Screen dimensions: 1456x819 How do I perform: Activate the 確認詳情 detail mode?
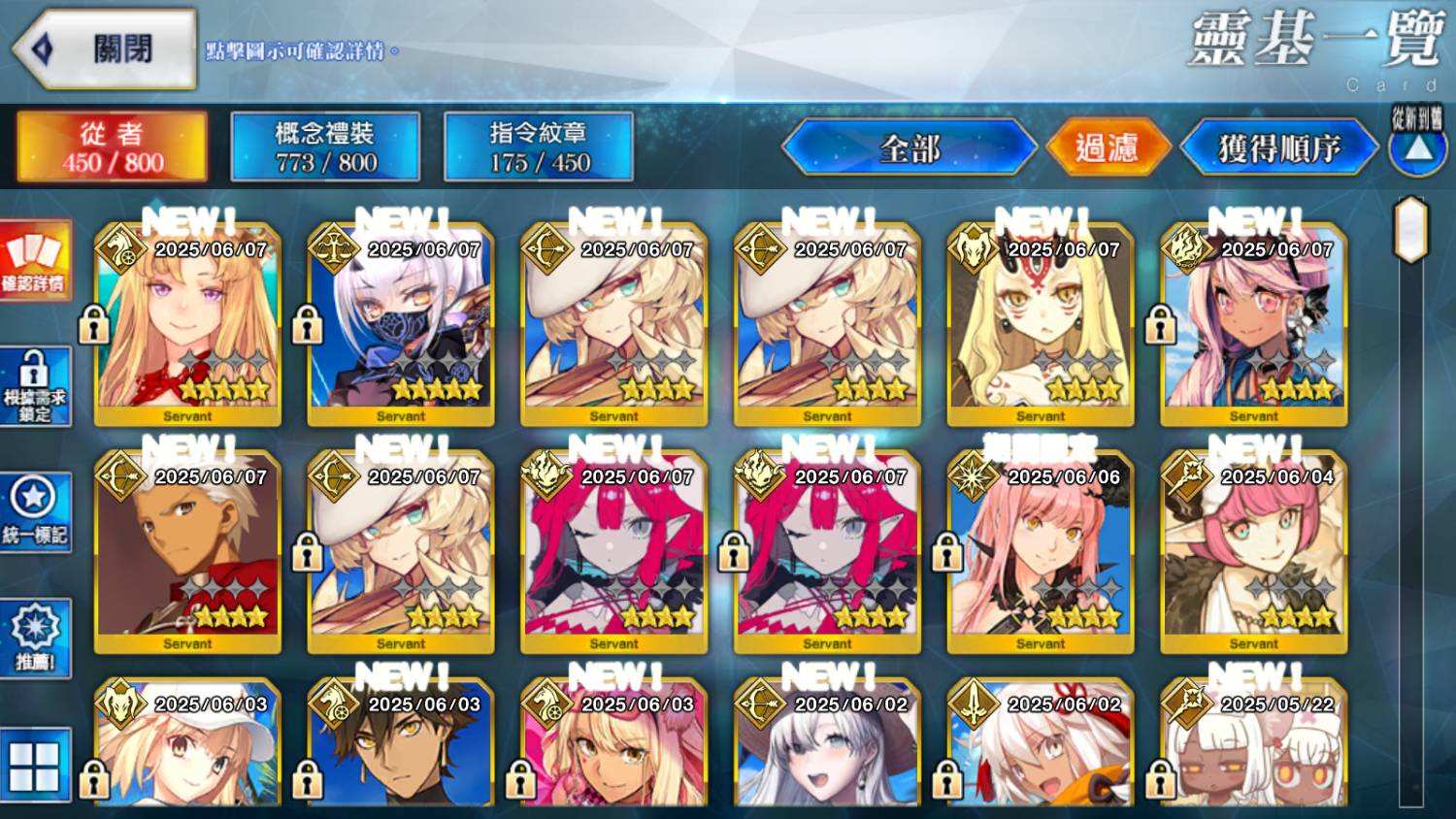click(35, 260)
